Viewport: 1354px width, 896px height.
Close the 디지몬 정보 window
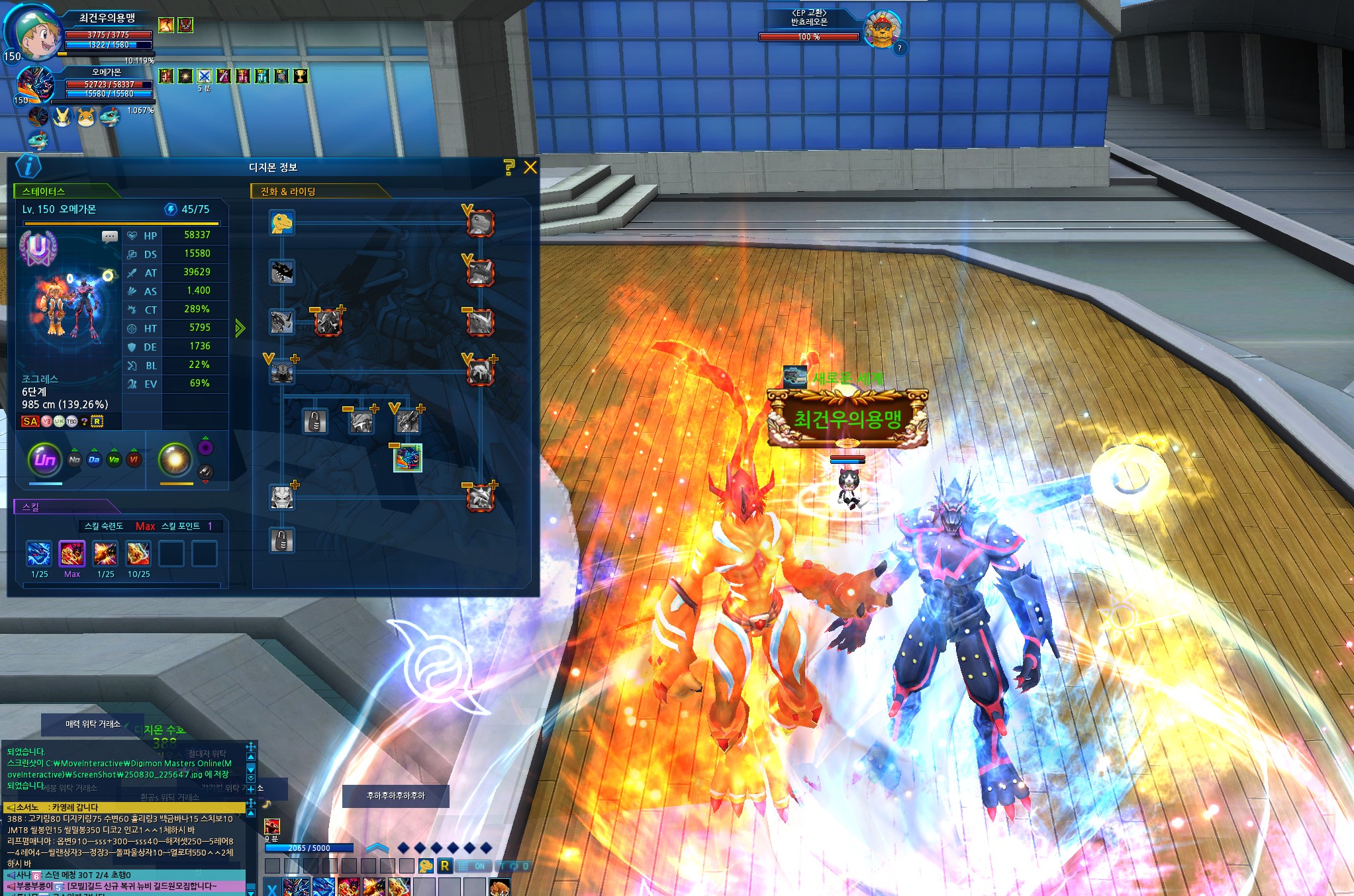click(530, 167)
